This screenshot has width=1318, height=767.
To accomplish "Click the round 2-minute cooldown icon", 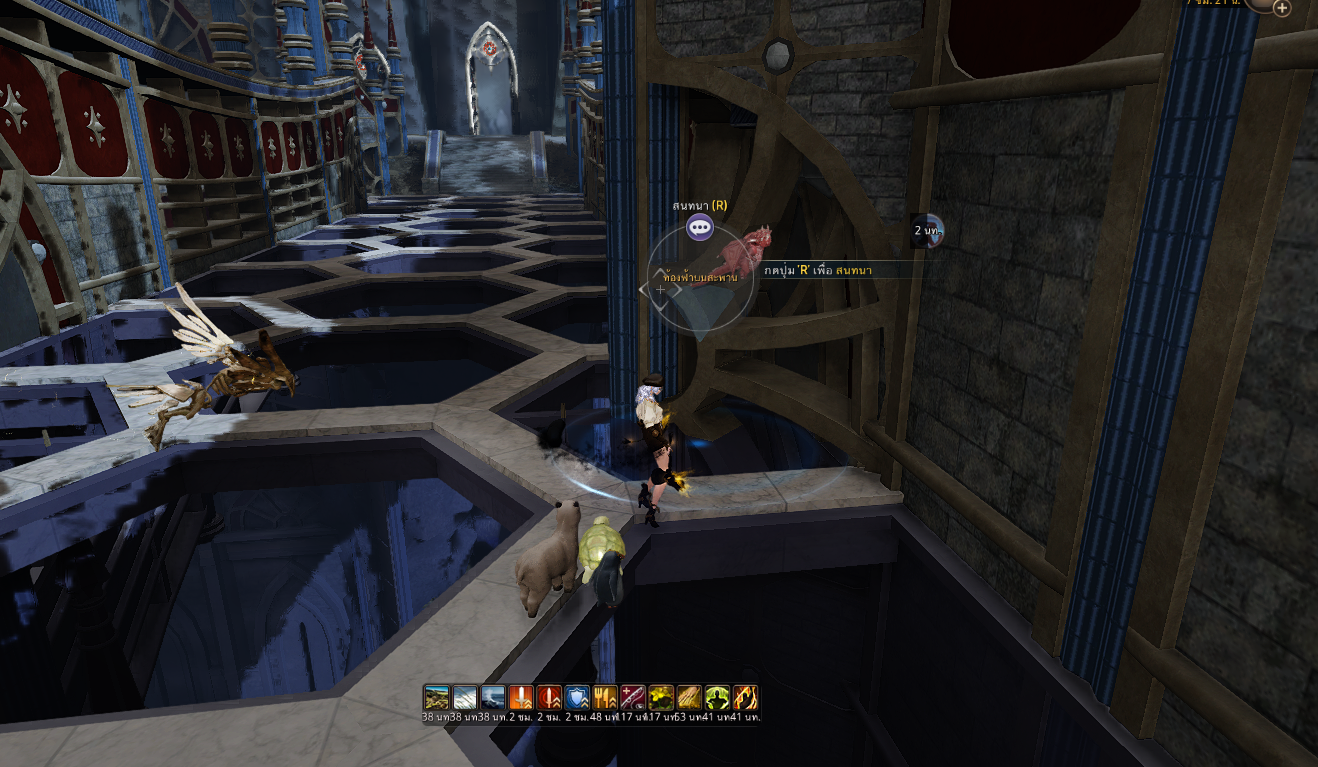I will tap(928, 230).
